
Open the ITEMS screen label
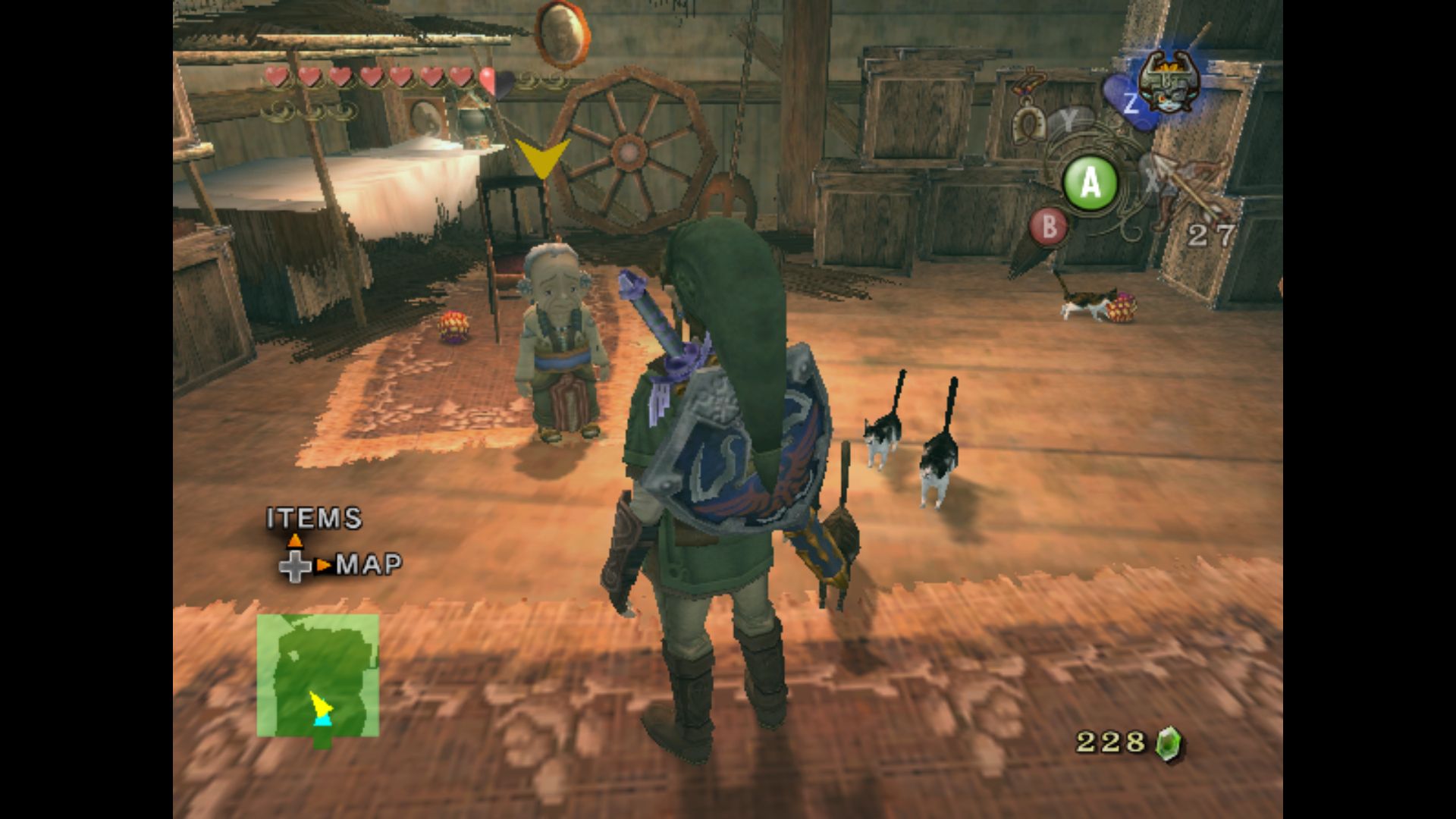(314, 519)
